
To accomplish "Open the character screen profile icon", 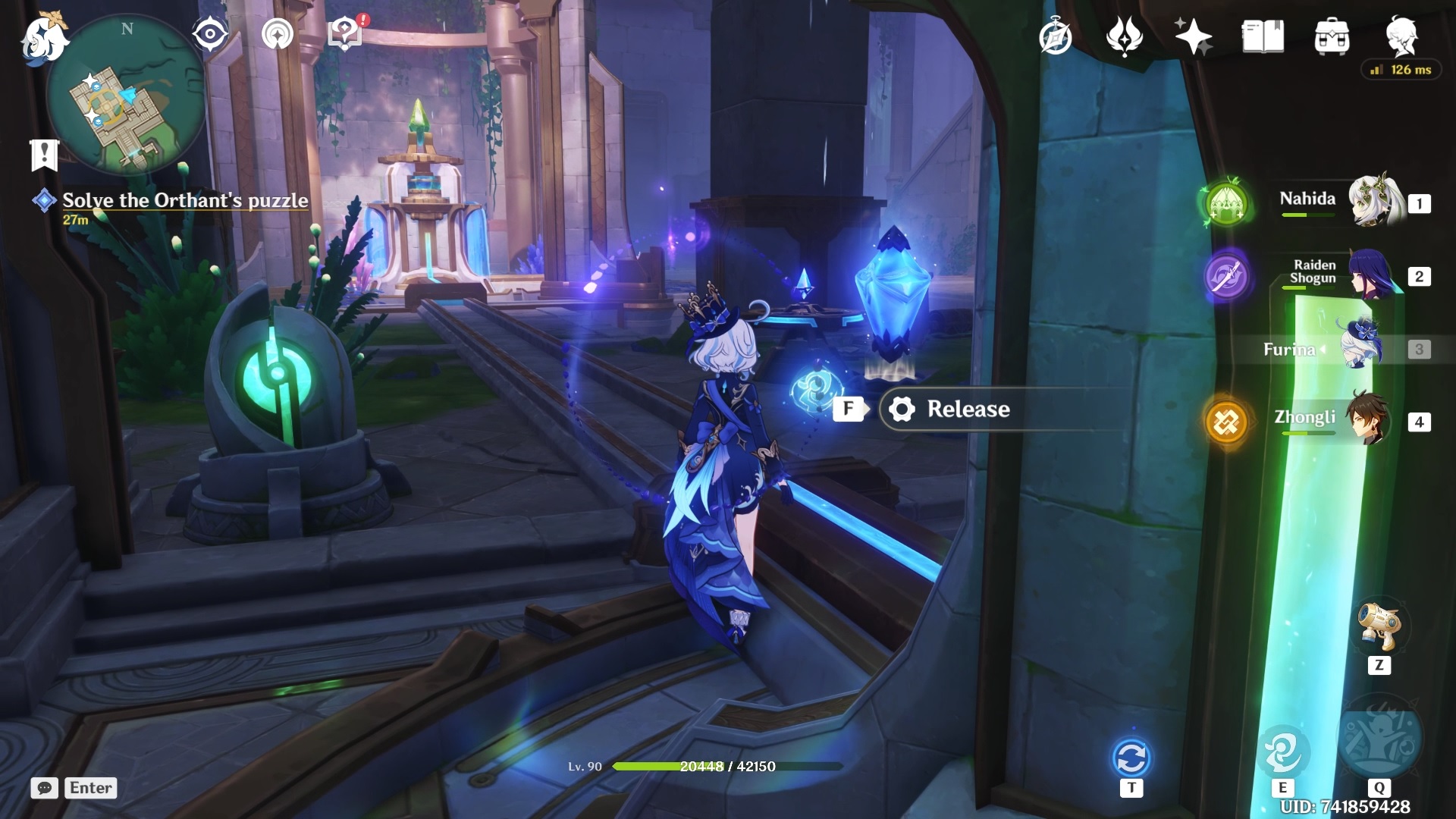I will tap(1401, 34).
